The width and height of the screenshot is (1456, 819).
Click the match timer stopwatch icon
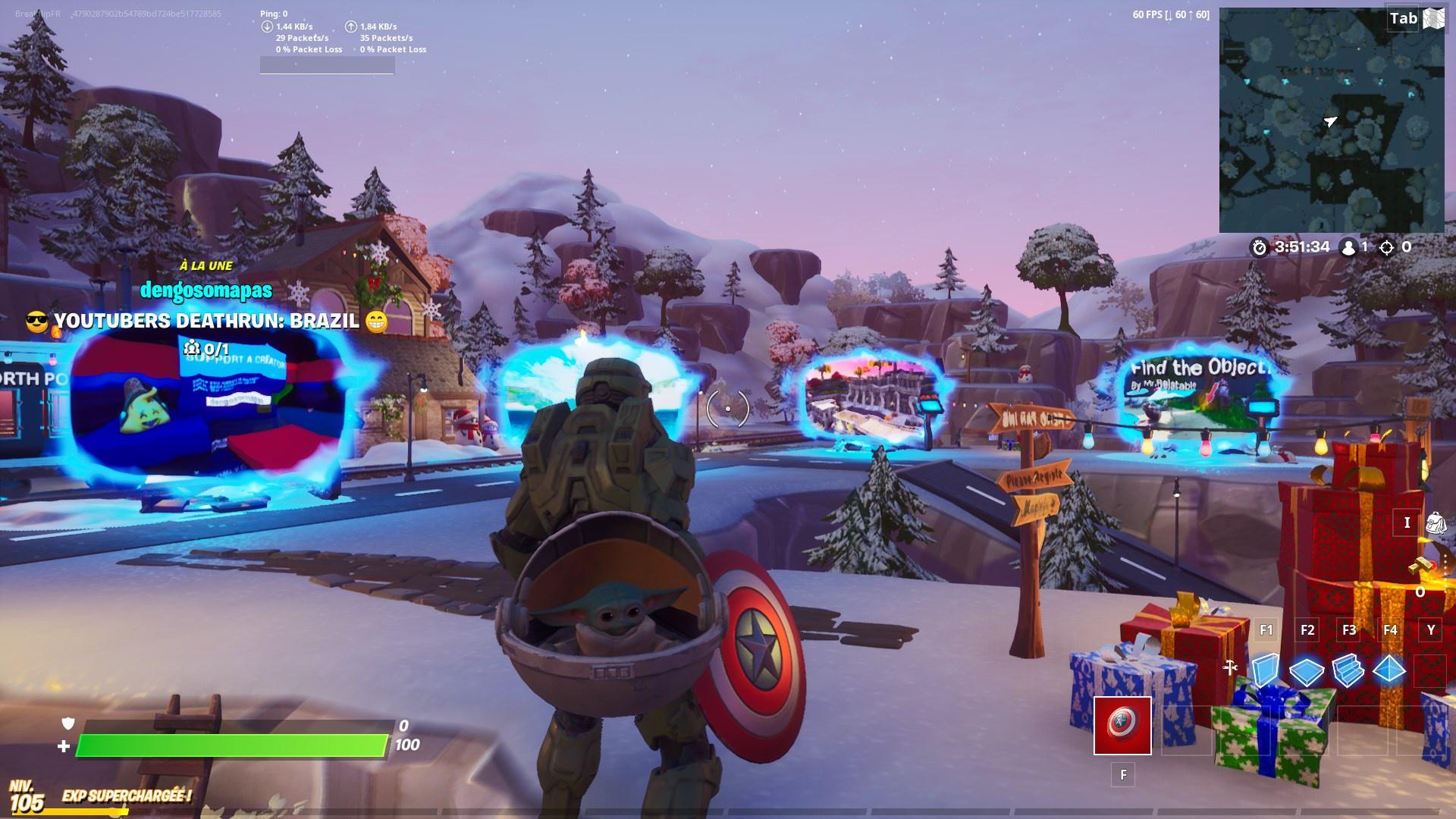[1259, 246]
